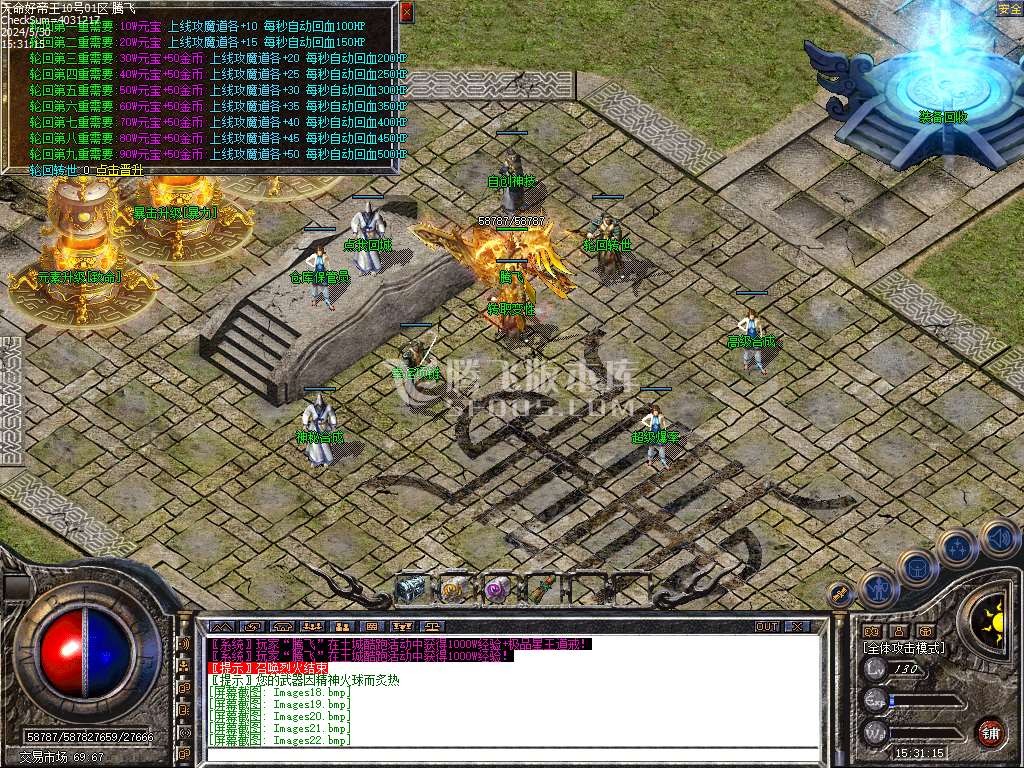Viewport: 1024px width, 768px height.
Task: Click the balance scales button on the chat toolbar
Action: (x=432, y=626)
